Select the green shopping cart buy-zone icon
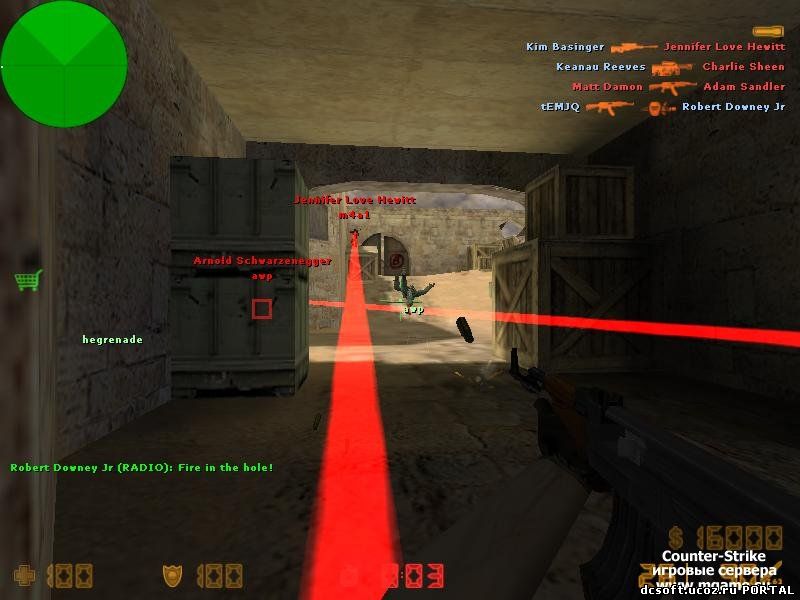The image size is (800, 600). (27, 280)
